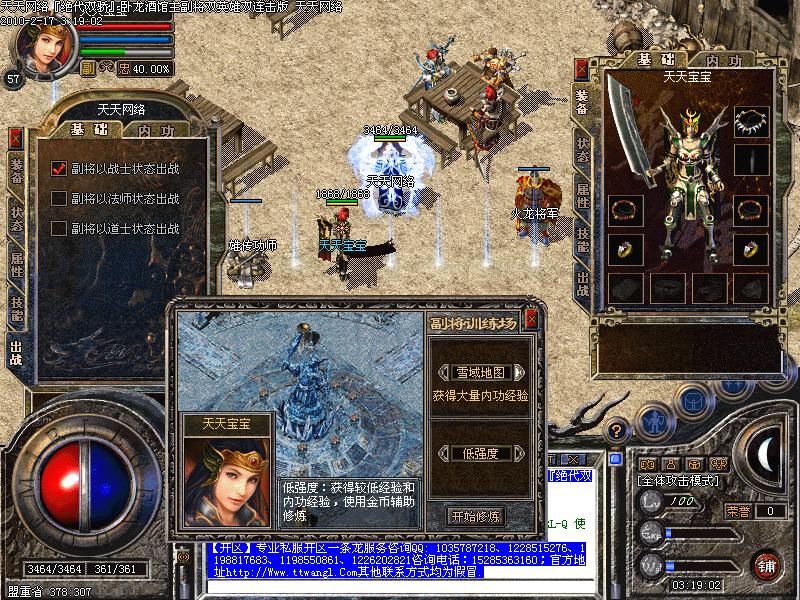Click the 开始修炼 start training button

pyautogui.click(x=476, y=516)
